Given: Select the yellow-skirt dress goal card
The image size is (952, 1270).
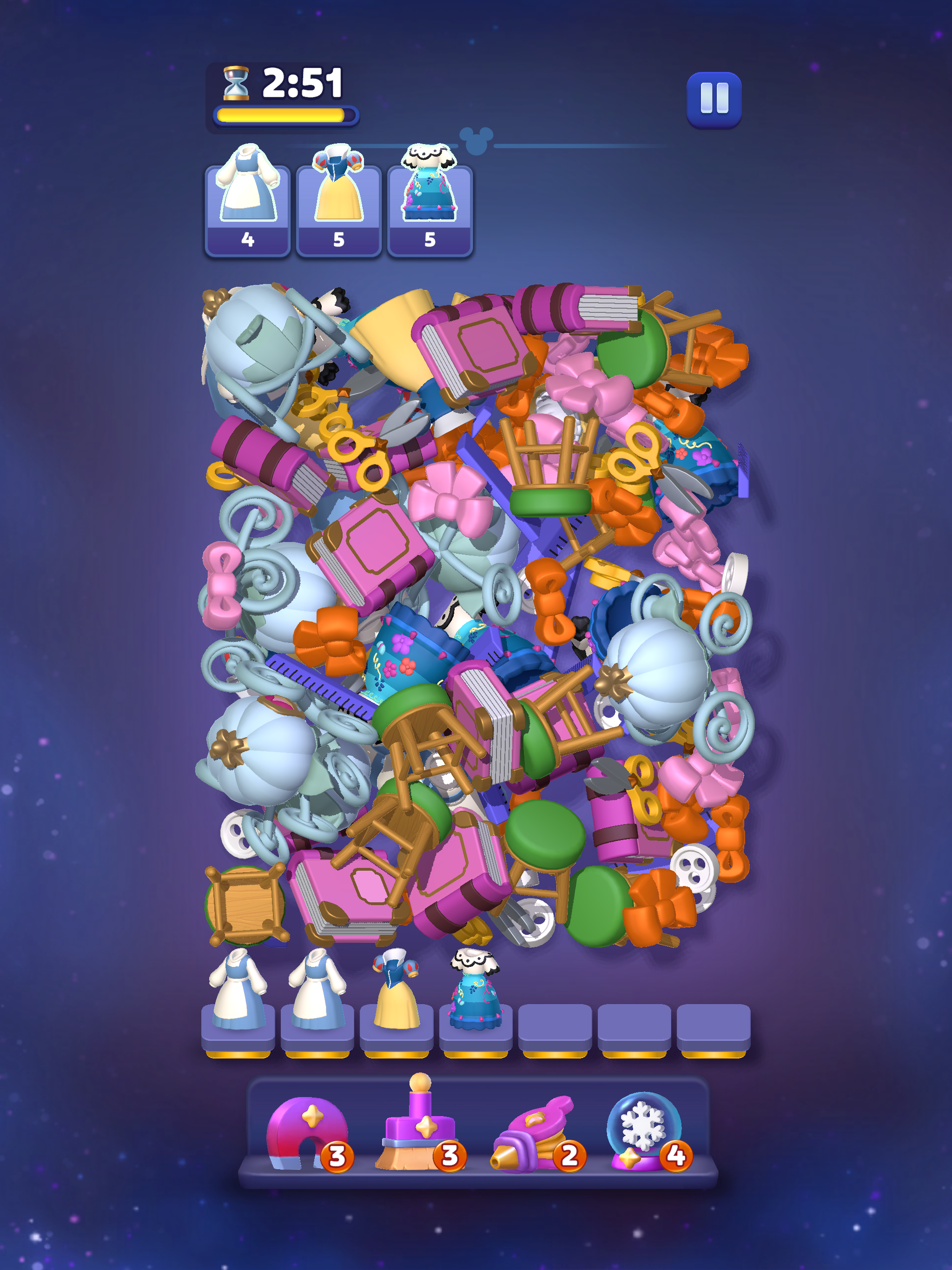Looking at the screenshot, I should tap(338, 209).
